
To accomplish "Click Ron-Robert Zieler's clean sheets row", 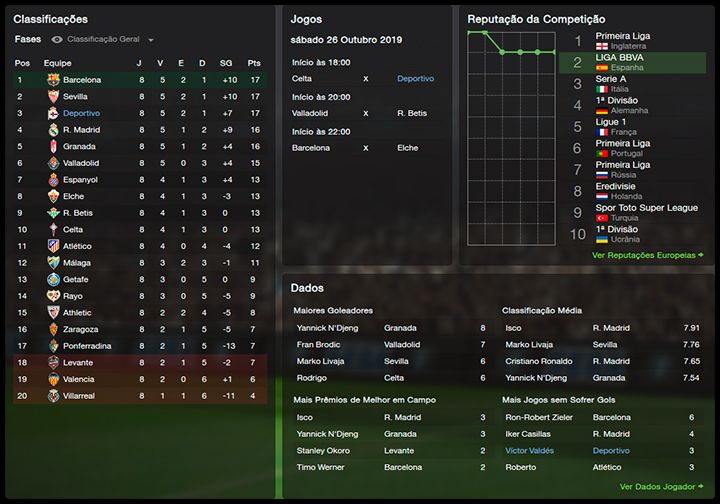I will [x=541, y=417].
